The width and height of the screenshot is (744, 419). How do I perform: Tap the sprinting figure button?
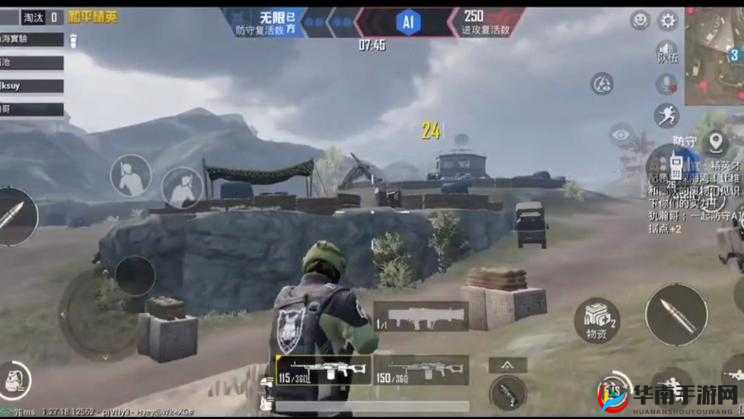(666, 116)
